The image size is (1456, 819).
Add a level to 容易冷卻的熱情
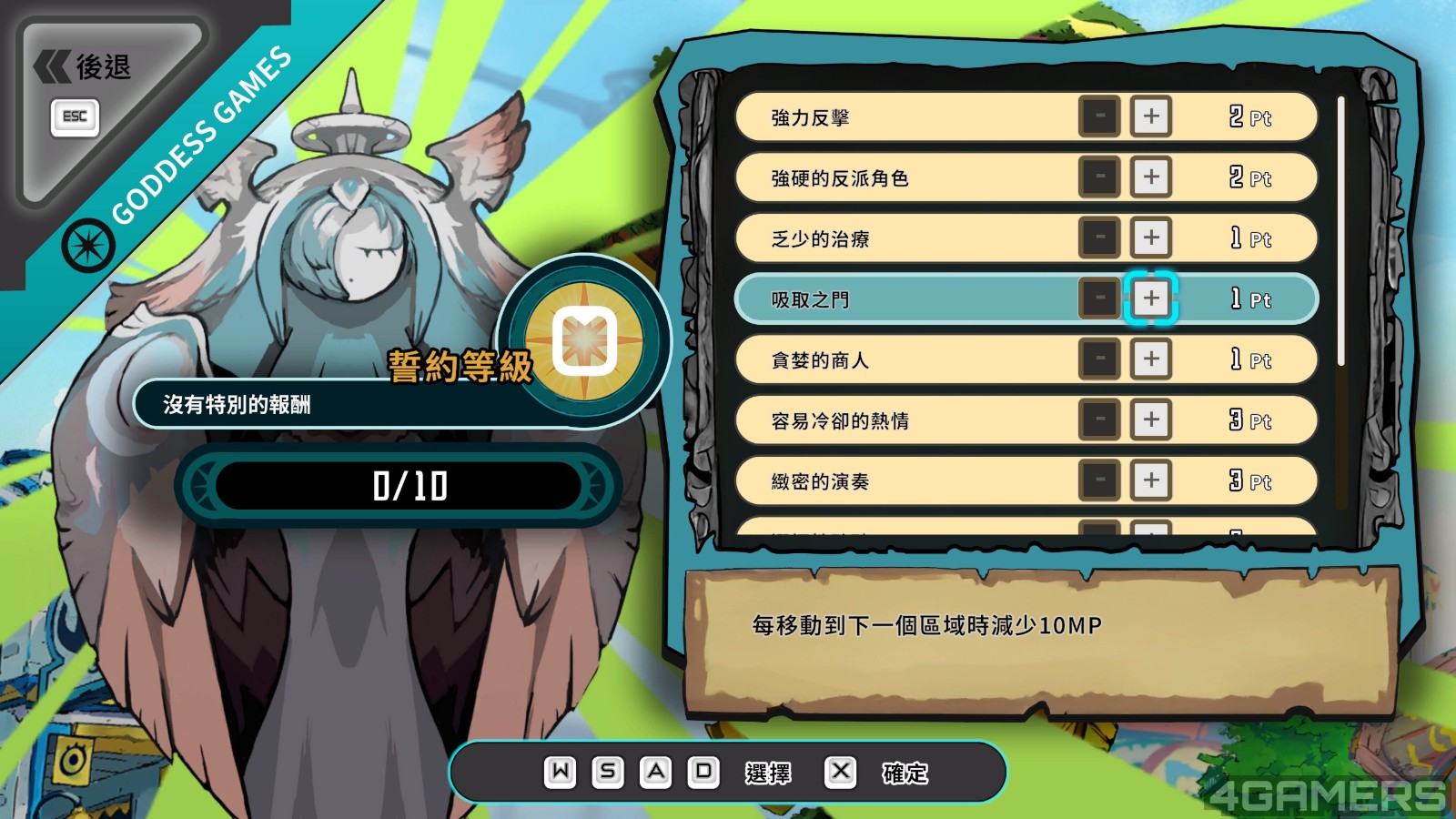1151,420
